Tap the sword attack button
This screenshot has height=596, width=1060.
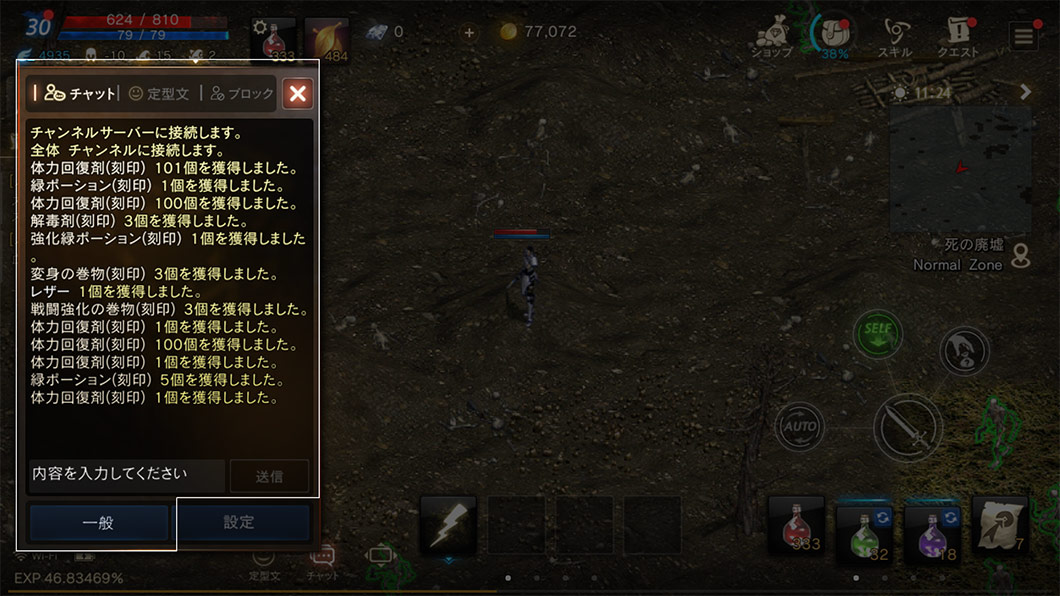click(x=907, y=428)
